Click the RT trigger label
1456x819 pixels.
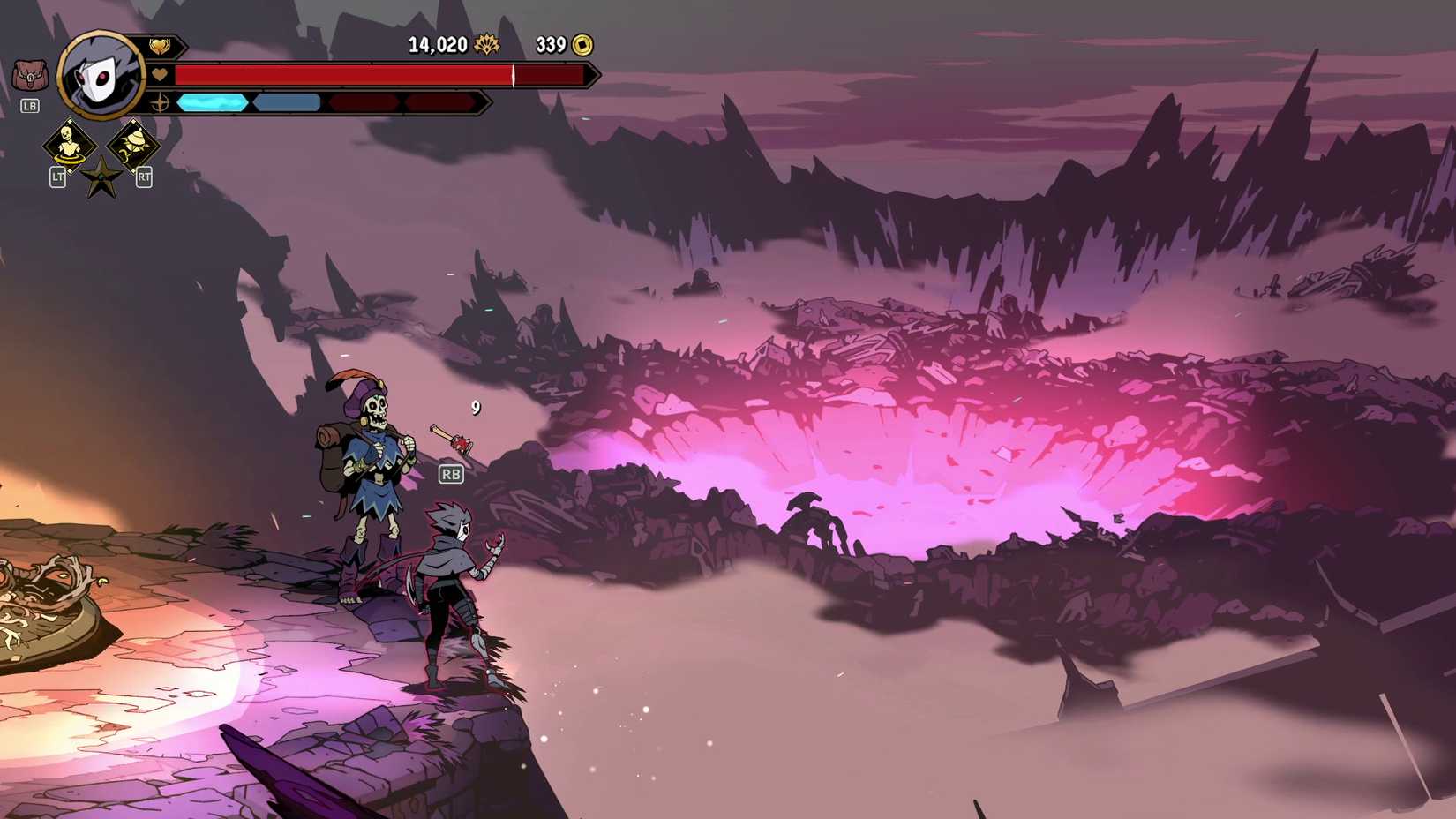point(142,177)
